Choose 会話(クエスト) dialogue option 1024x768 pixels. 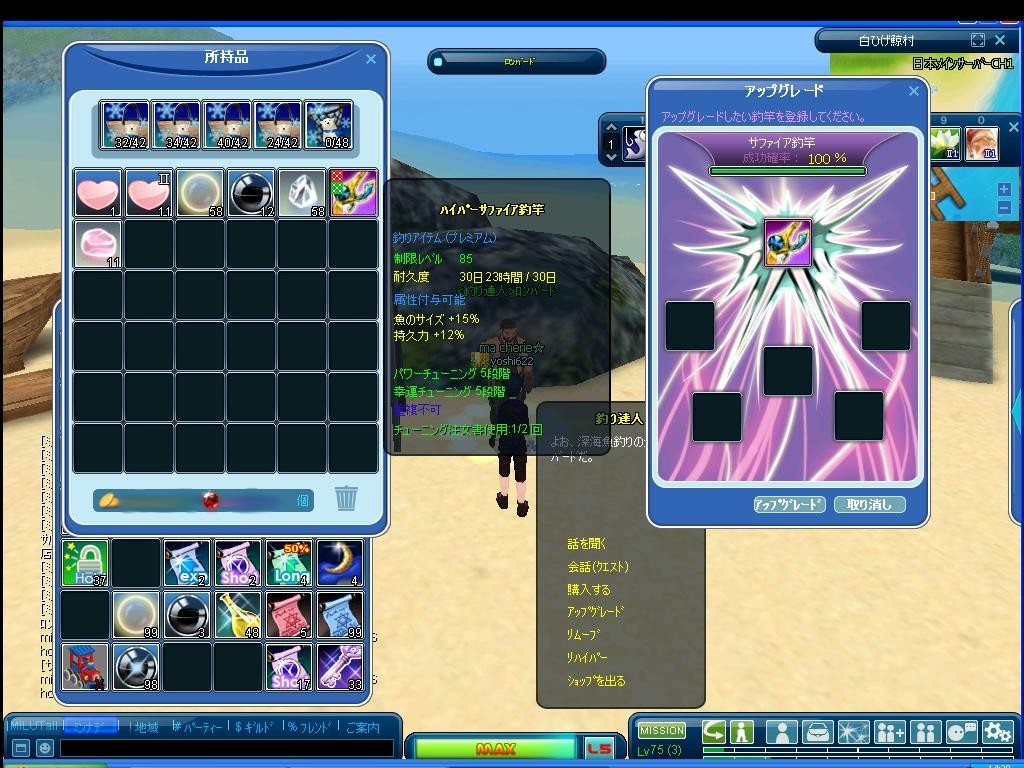tap(598, 567)
